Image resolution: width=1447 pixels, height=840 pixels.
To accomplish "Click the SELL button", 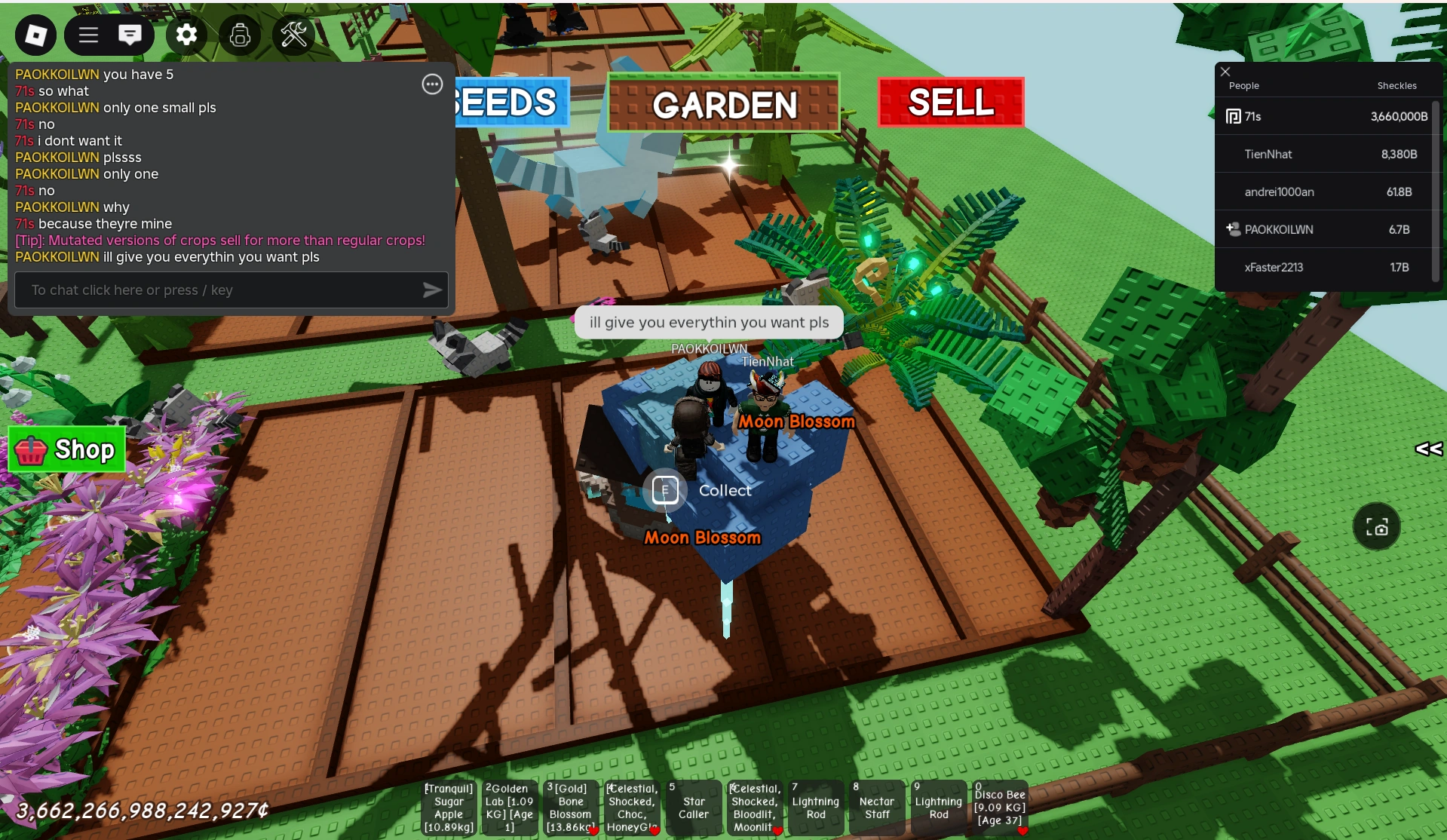I will (950, 103).
